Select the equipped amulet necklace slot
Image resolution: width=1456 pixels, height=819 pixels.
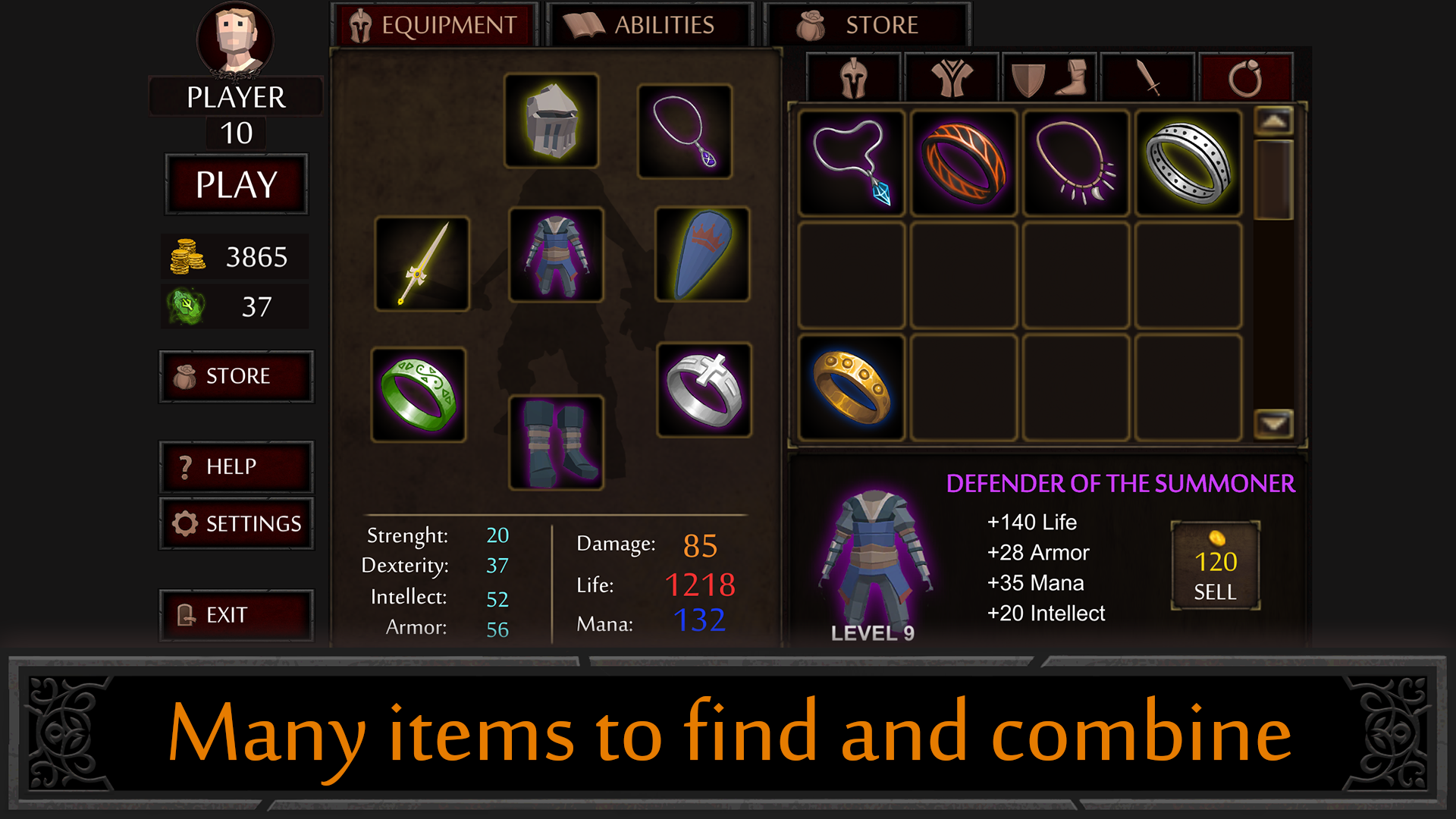(x=685, y=130)
